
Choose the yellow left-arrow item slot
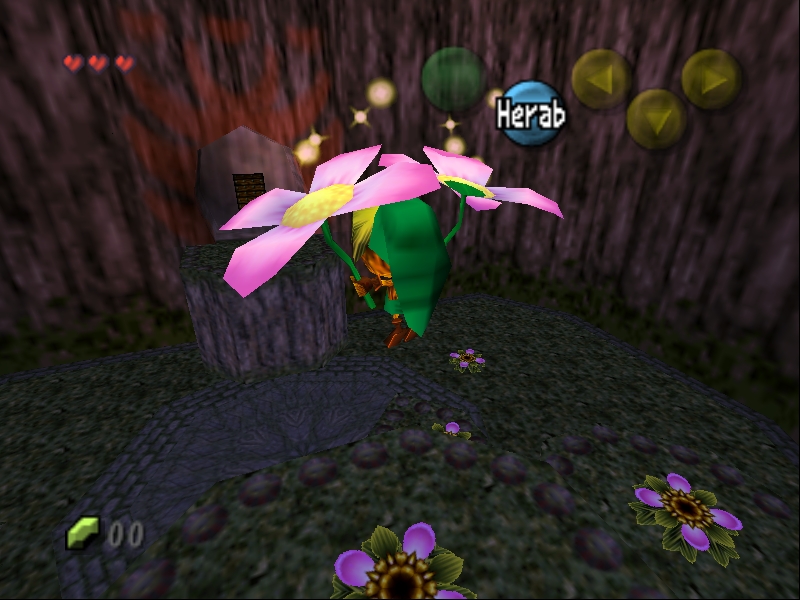coord(601,78)
